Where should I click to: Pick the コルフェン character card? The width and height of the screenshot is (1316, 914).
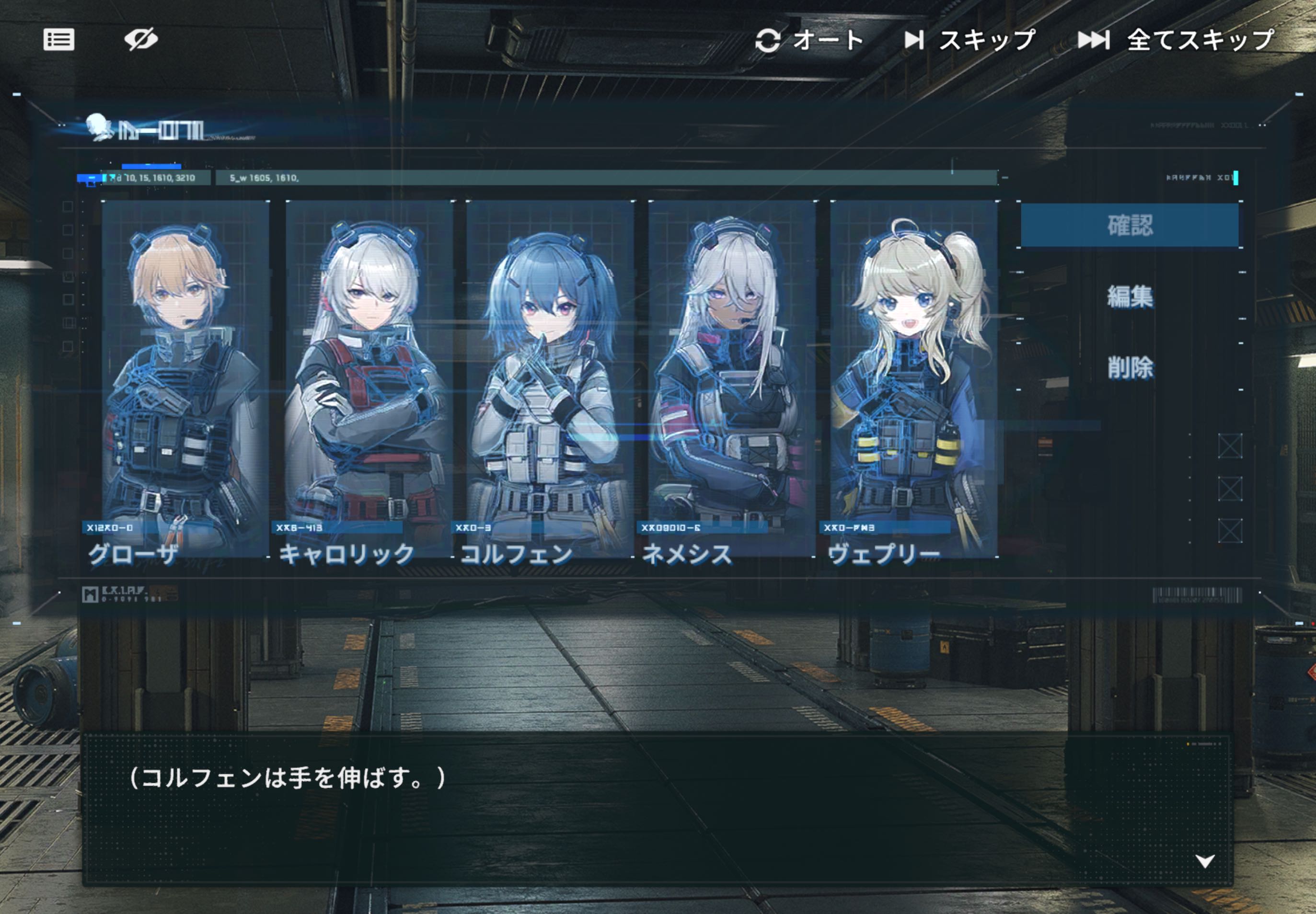[550, 378]
